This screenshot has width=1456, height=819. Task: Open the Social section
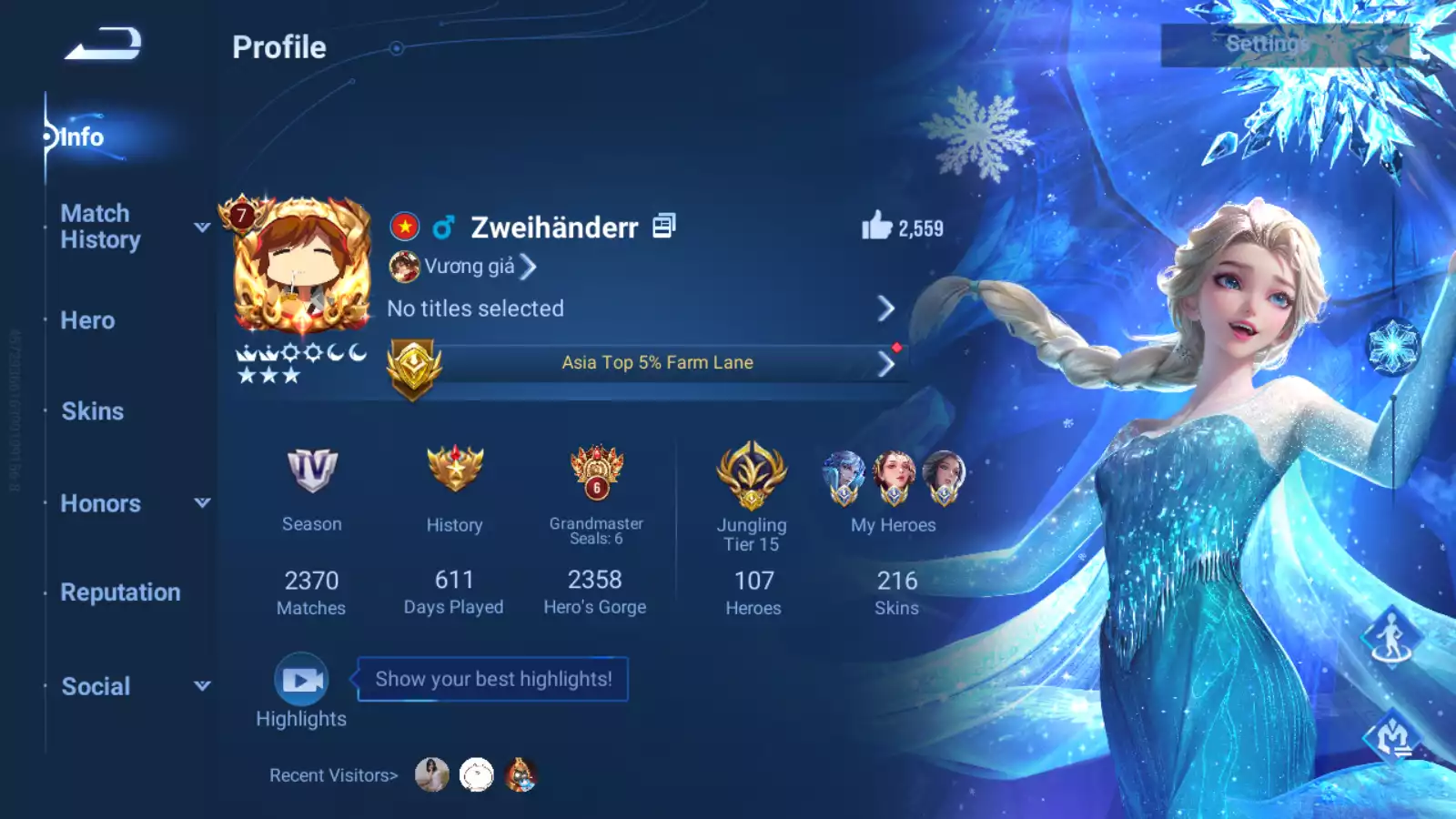[x=96, y=686]
